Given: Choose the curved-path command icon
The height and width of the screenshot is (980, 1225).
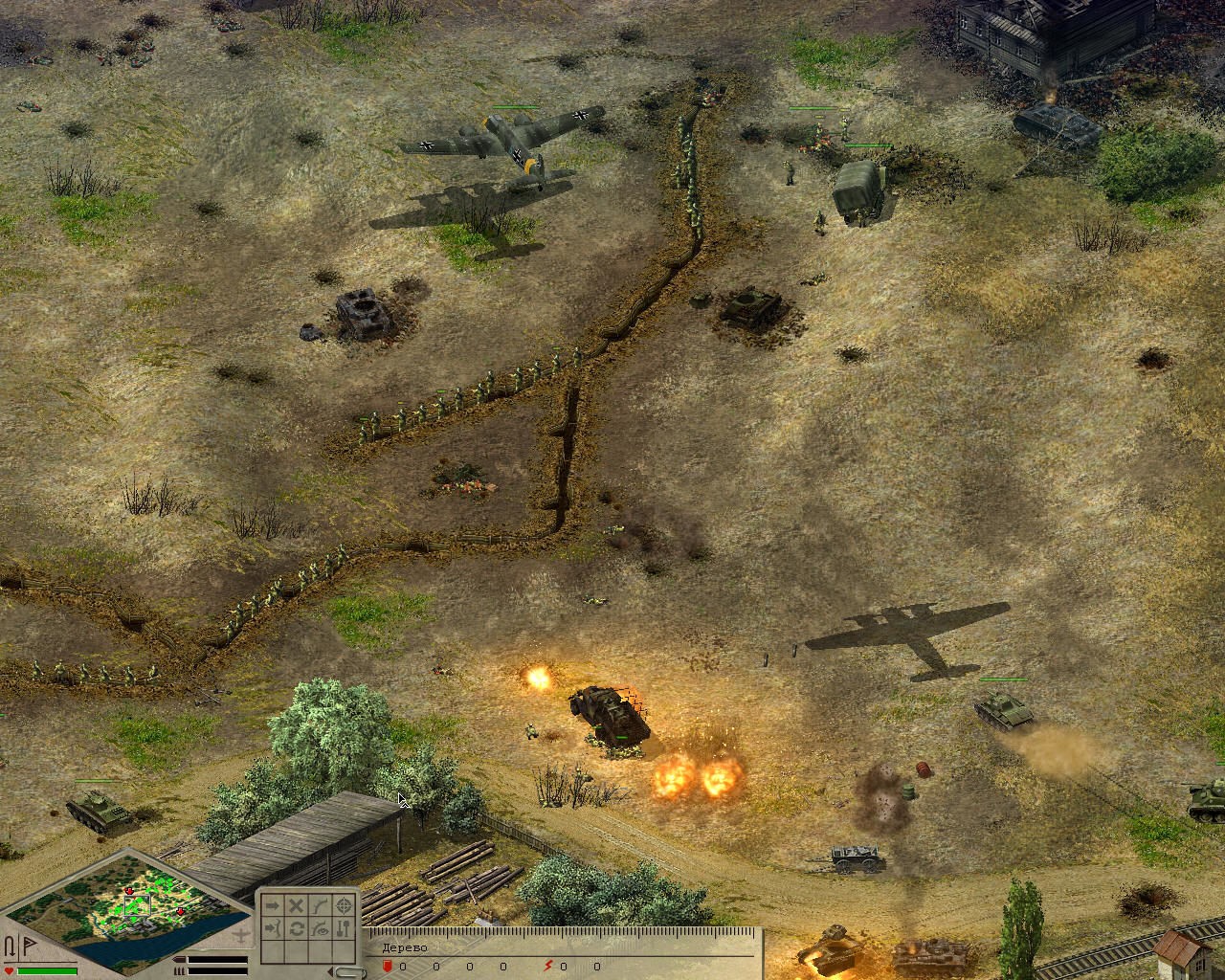Looking at the screenshot, I should pyautogui.click(x=321, y=905).
